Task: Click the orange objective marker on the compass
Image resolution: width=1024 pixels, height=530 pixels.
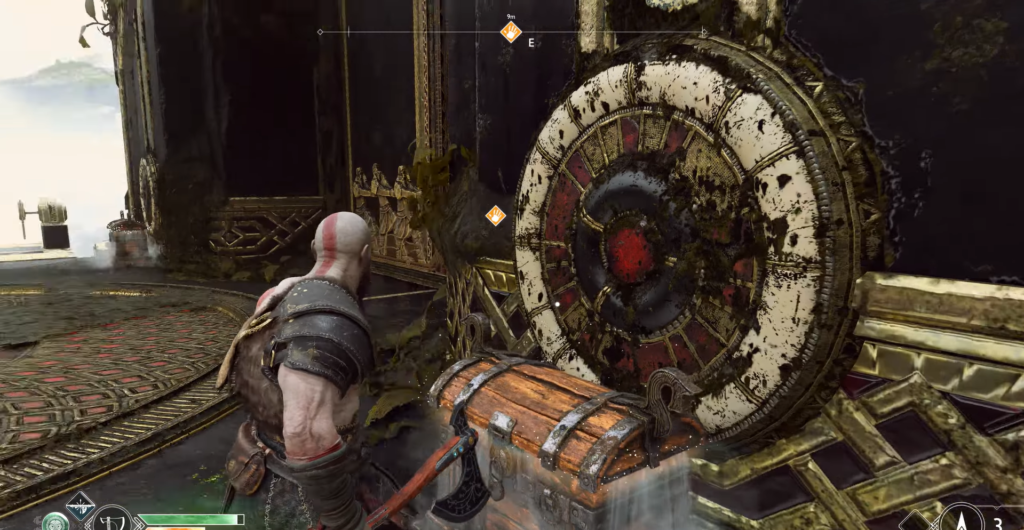Action: click(x=511, y=32)
